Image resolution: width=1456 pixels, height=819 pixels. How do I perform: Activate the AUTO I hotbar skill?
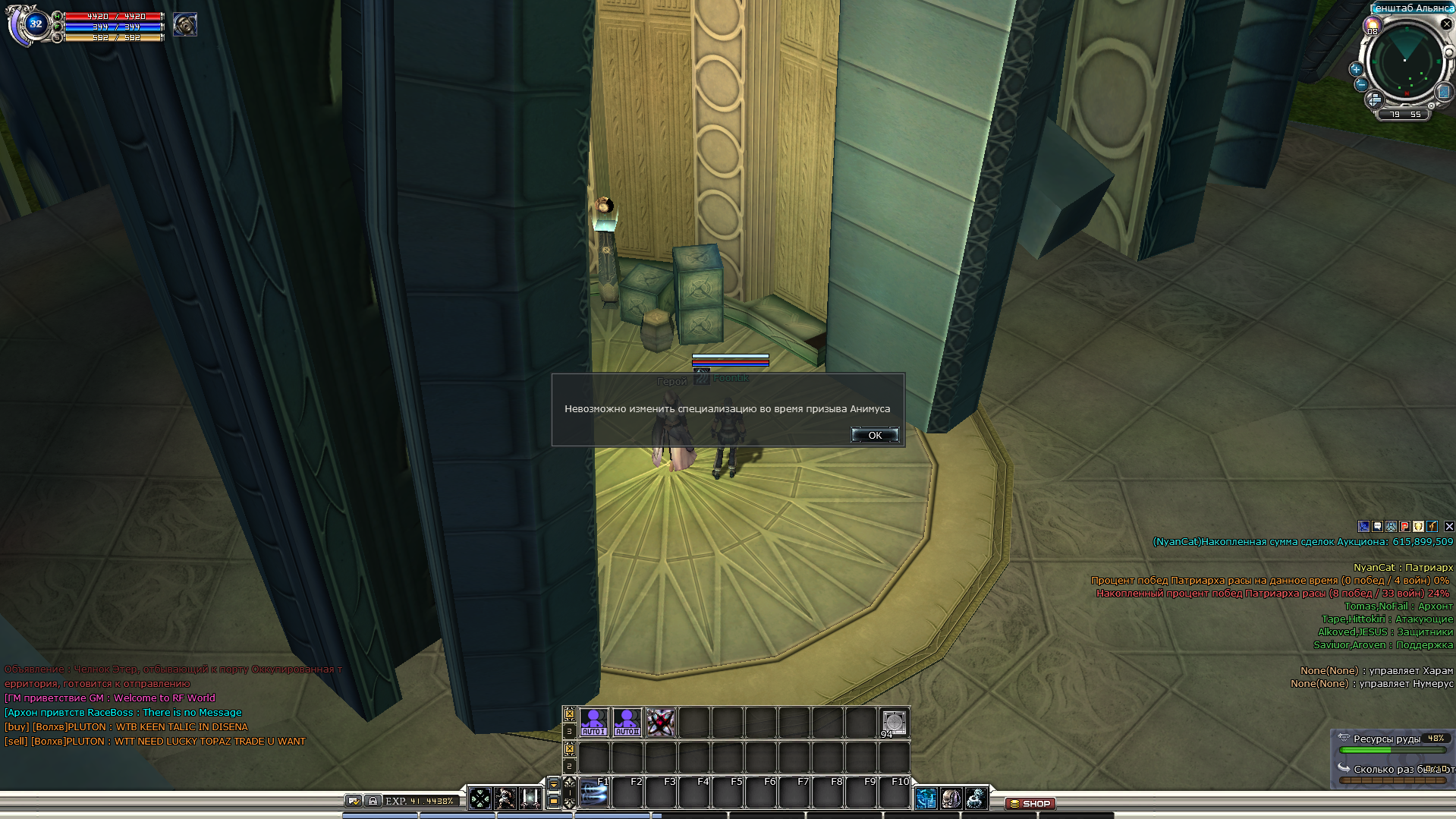tap(593, 722)
